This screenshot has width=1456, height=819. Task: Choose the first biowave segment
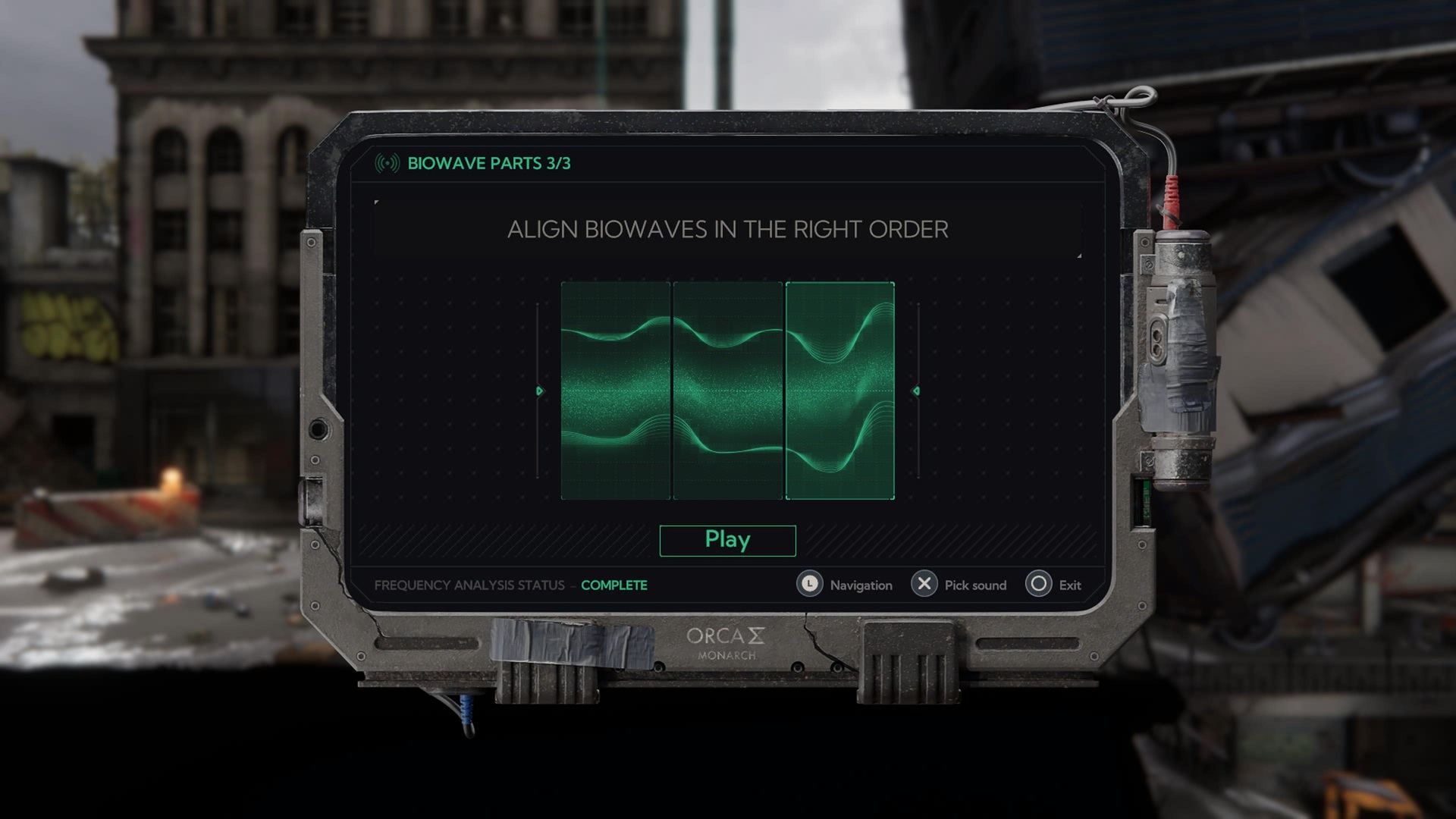click(616, 391)
